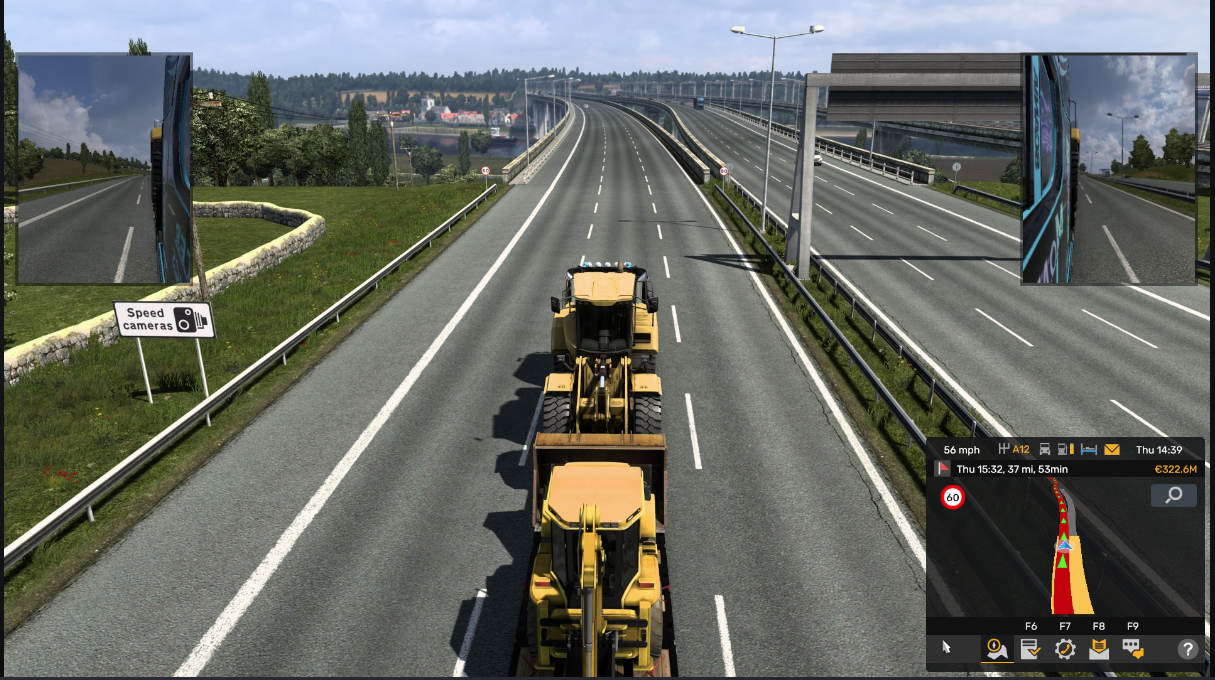Click the truck damage indicator icon

click(x=1045, y=450)
